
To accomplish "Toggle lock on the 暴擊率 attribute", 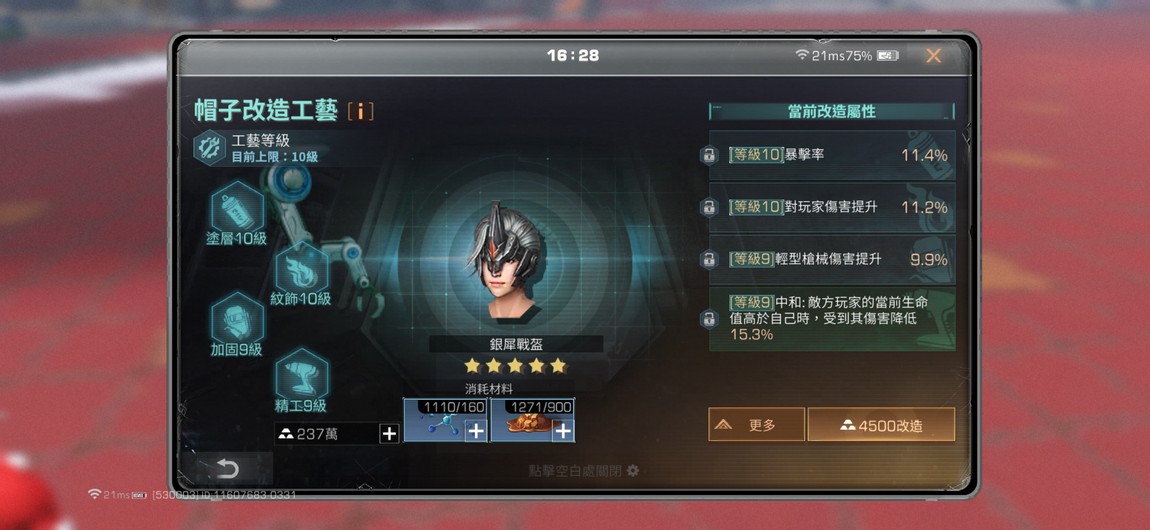I will point(708,156).
